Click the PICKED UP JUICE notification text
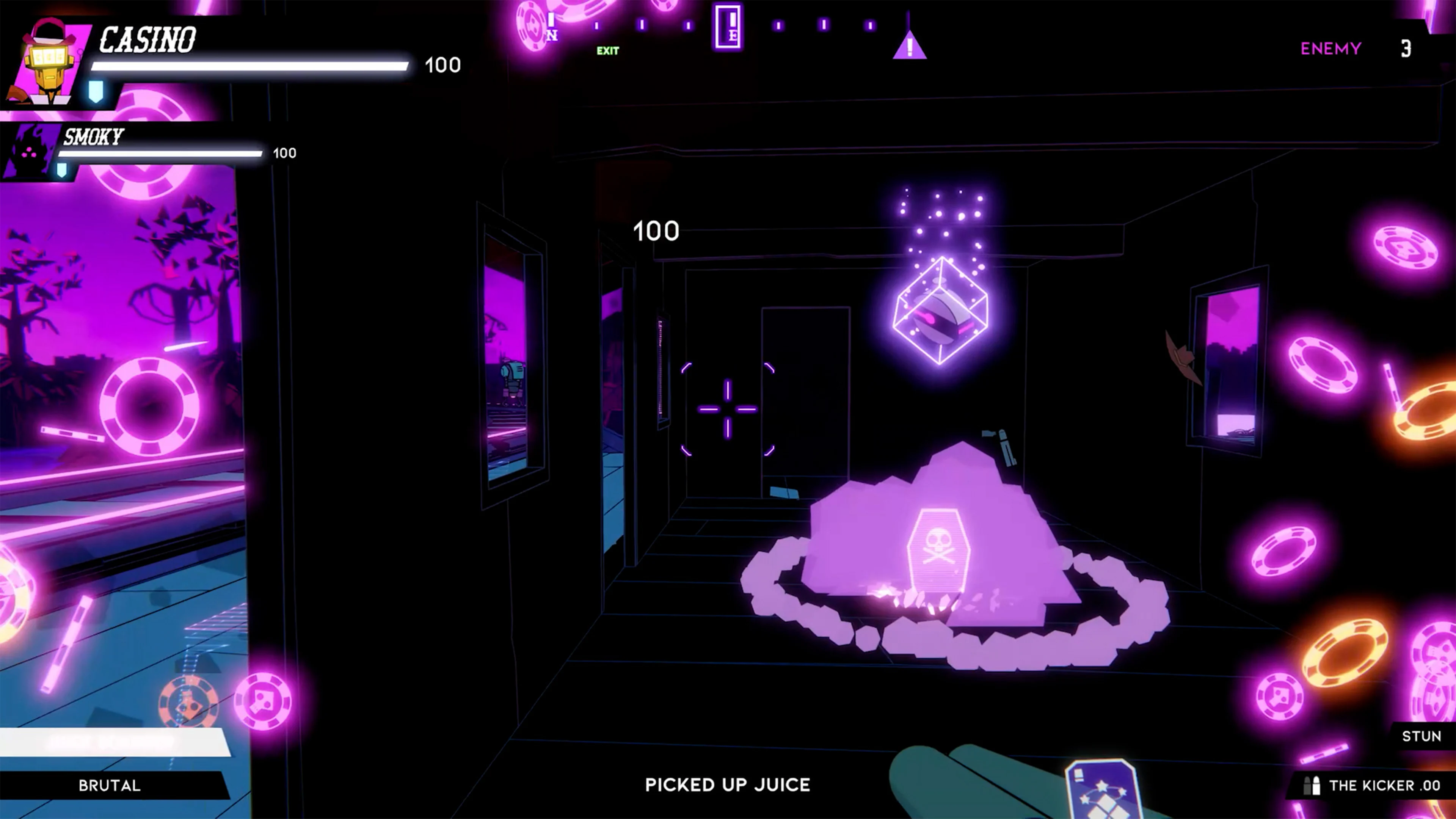This screenshot has width=1456, height=819. (x=728, y=785)
